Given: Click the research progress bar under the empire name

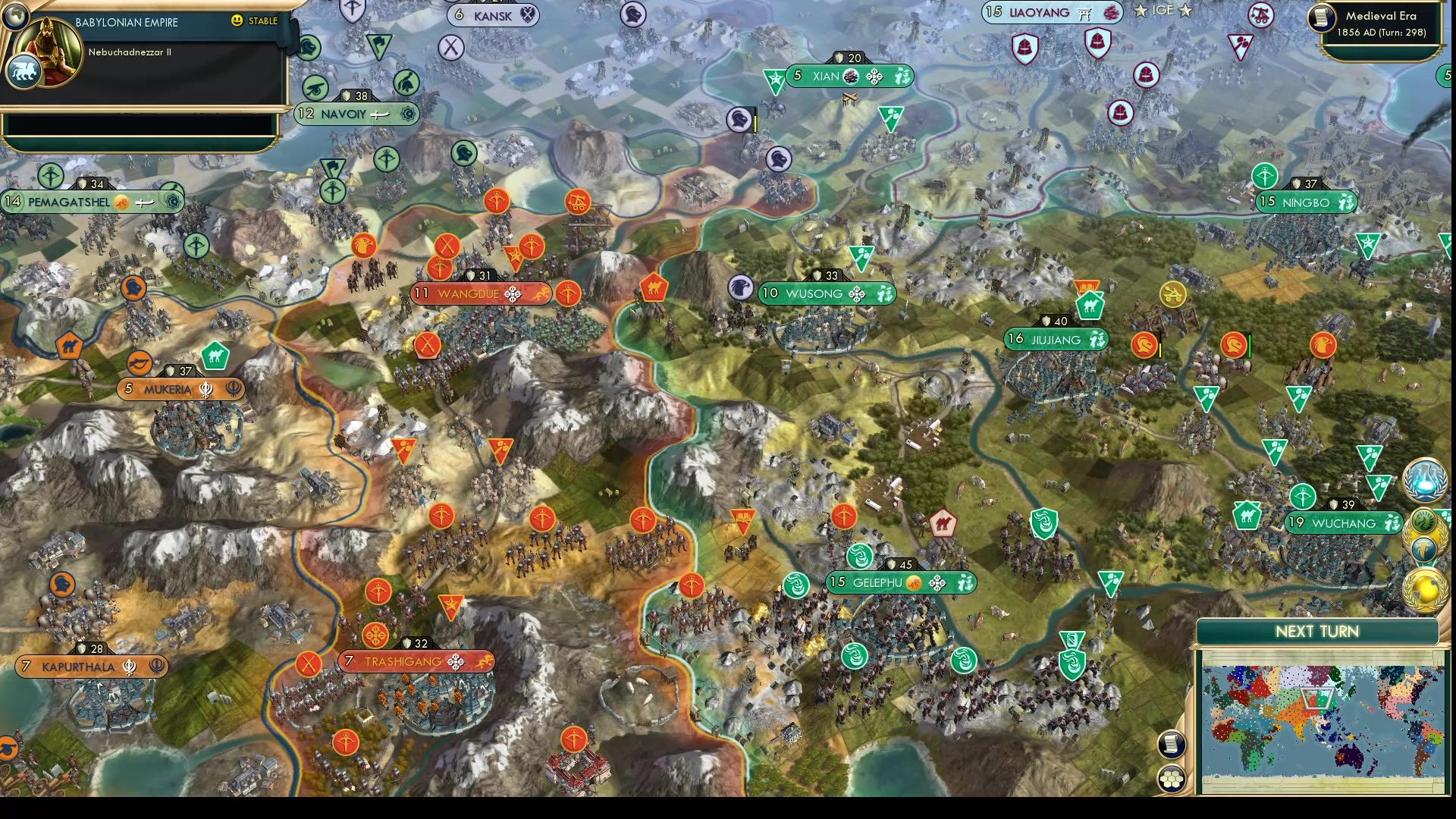Looking at the screenshot, I should (x=140, y=121).
